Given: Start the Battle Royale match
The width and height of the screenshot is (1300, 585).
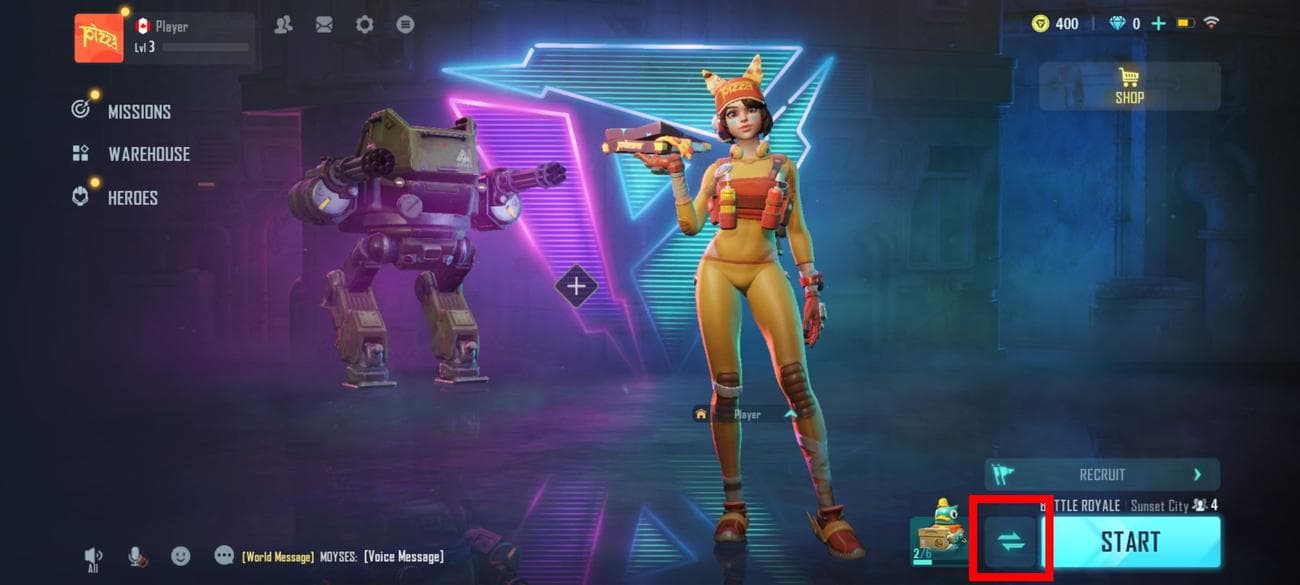Looking at the screenshot, I should click(x=1130, y=542).
